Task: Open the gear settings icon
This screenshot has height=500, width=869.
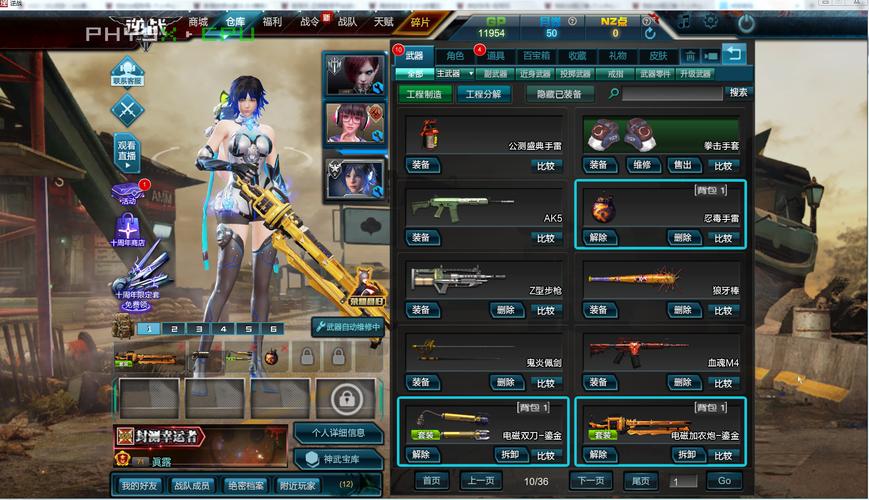Action: [x=710, y=21]
